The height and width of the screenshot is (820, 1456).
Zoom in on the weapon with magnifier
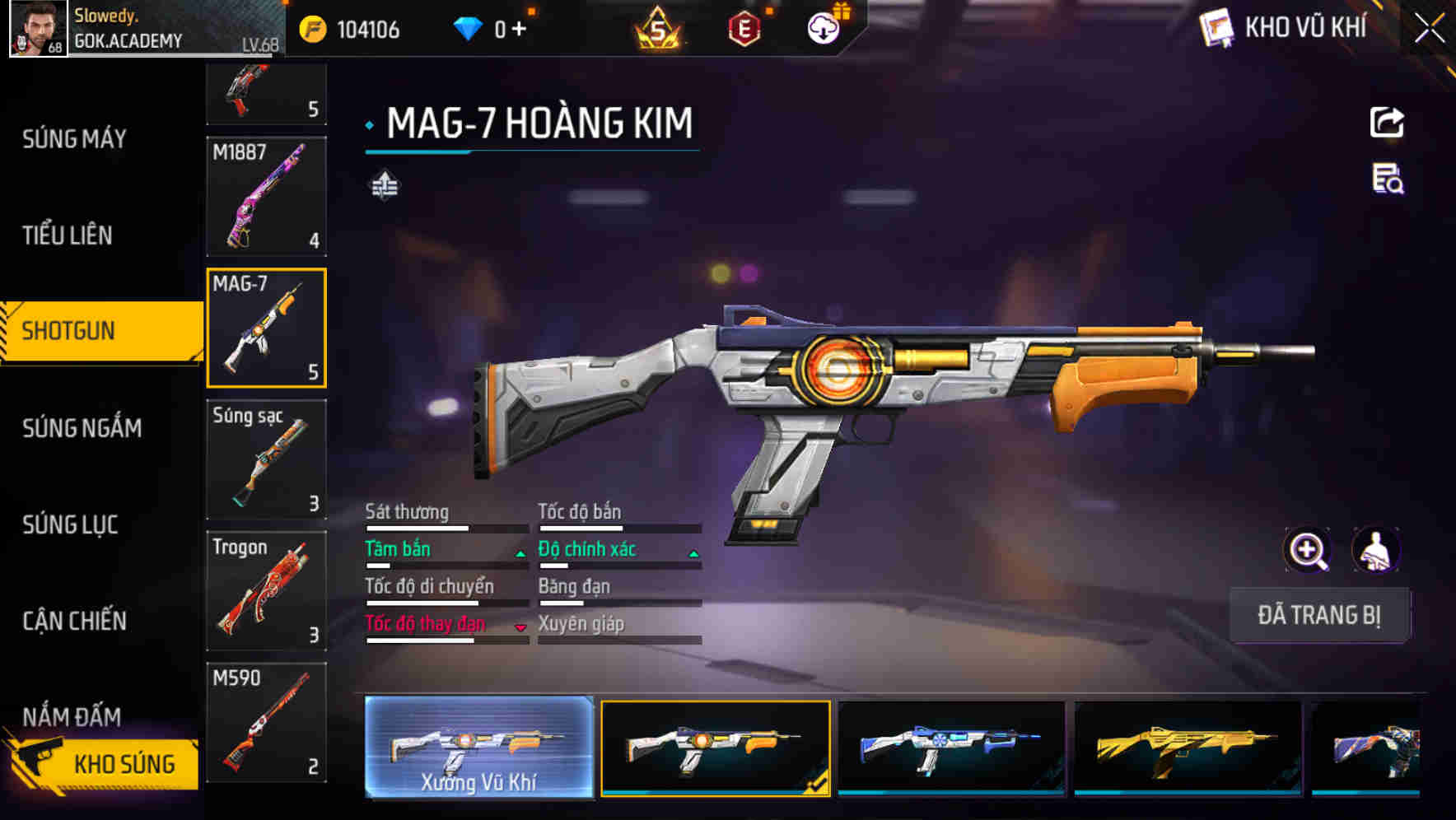[x=1307, y=550]
